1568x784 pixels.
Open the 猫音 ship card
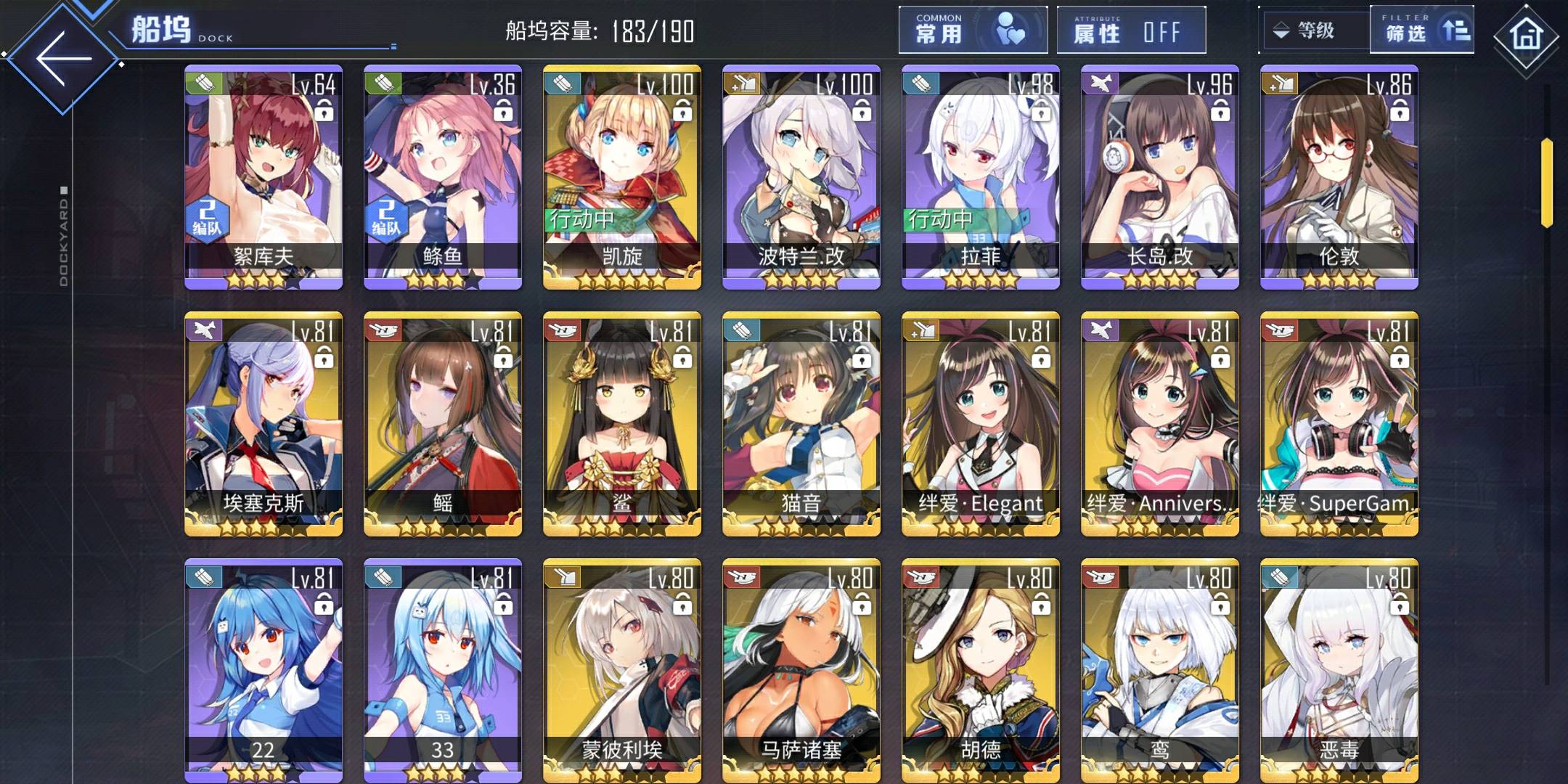point(801,424)
